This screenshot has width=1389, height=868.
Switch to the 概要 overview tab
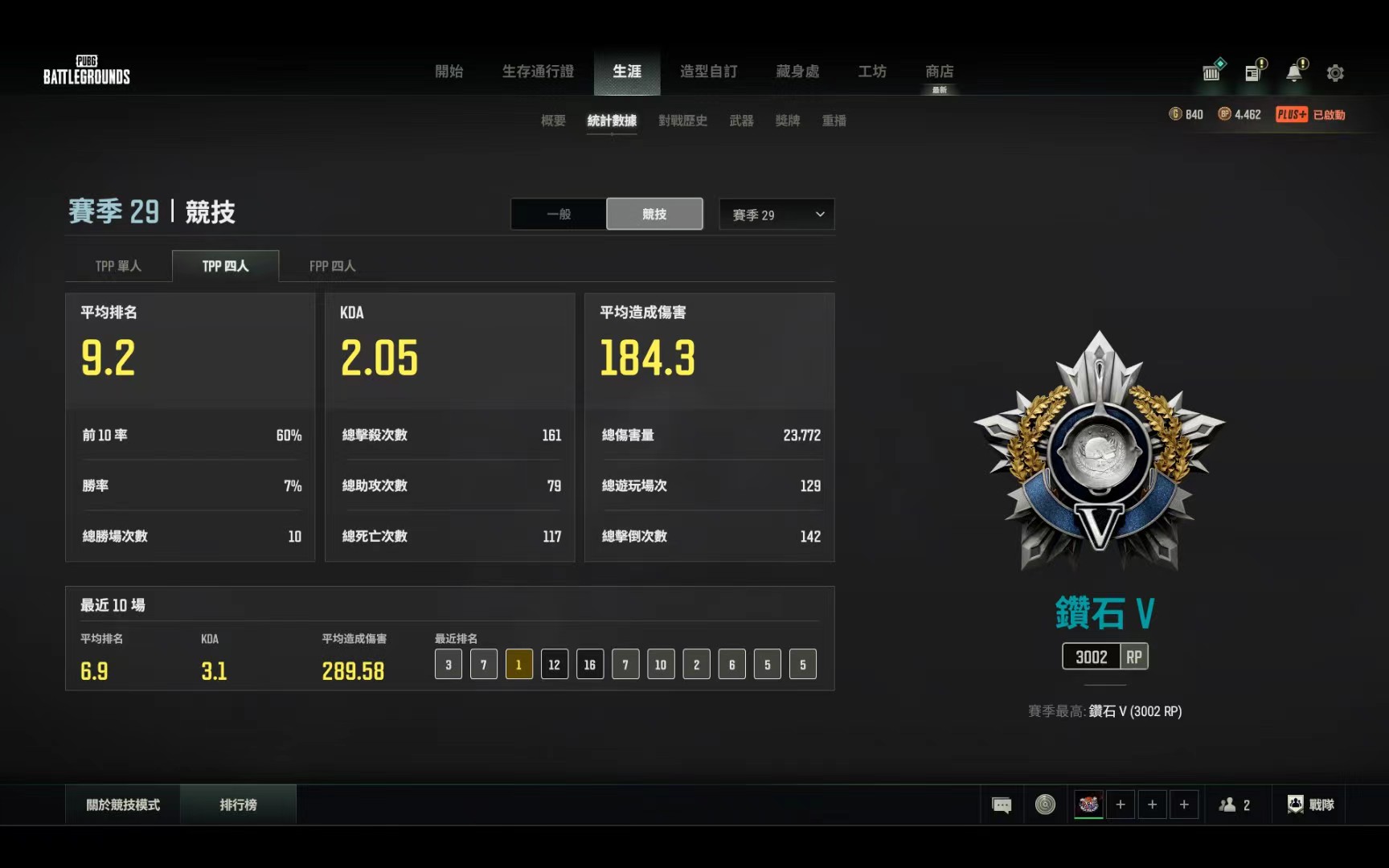coord(553,121)
